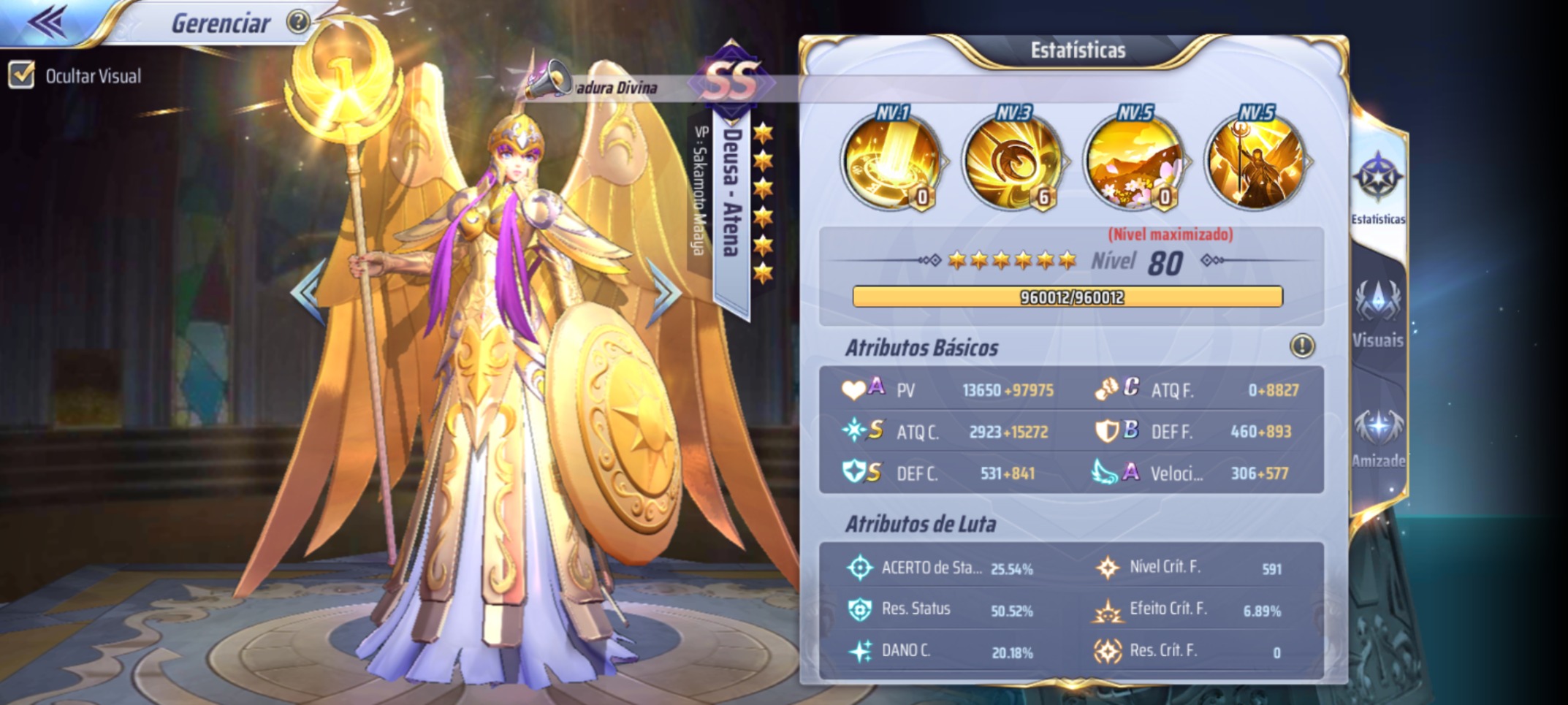Select the NV.5 flower landscape skill icon
The width and height of the screenshot is (1568, 705).
click(x=1135, y=162)
